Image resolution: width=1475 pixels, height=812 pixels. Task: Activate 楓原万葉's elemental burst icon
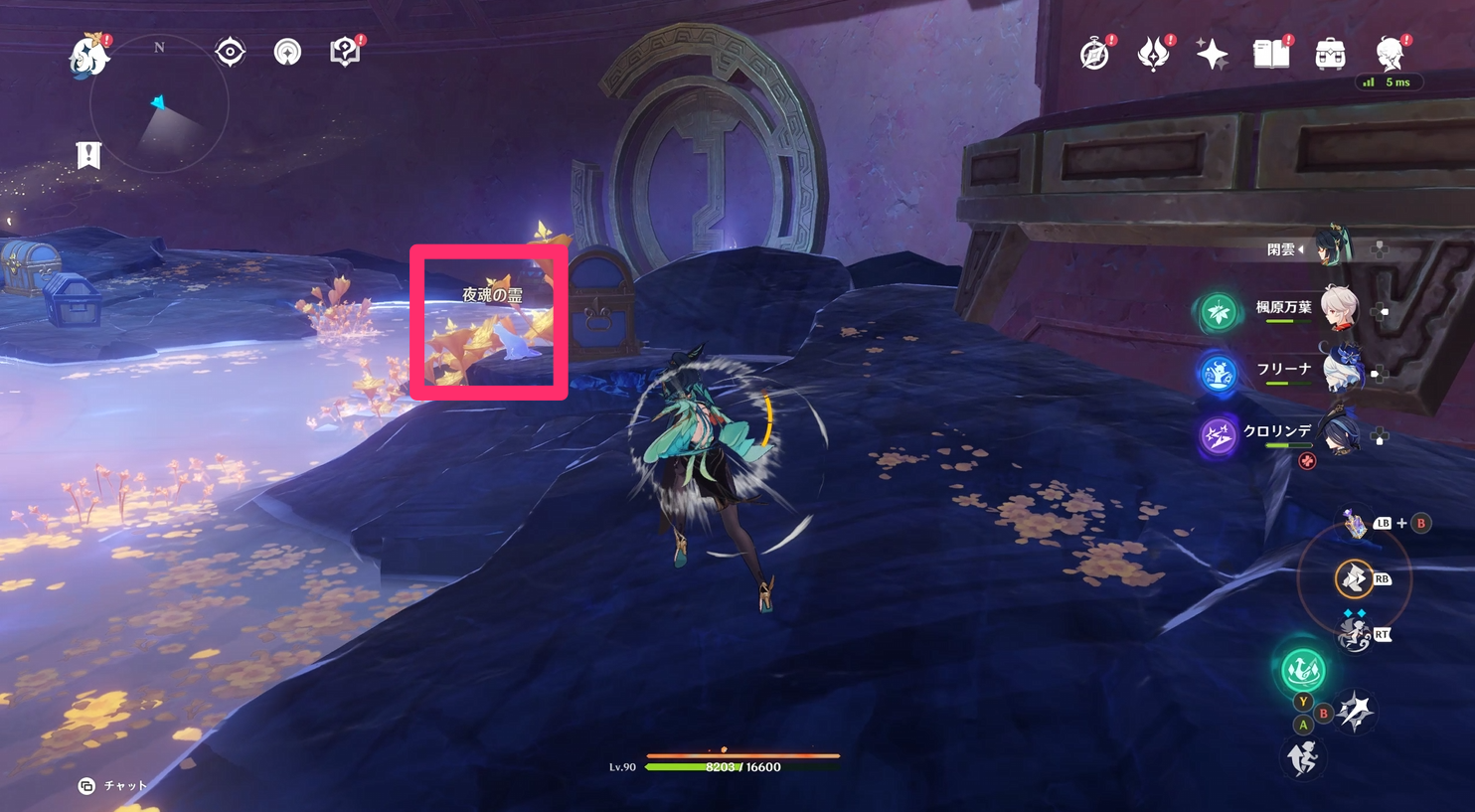(1219, 309)
